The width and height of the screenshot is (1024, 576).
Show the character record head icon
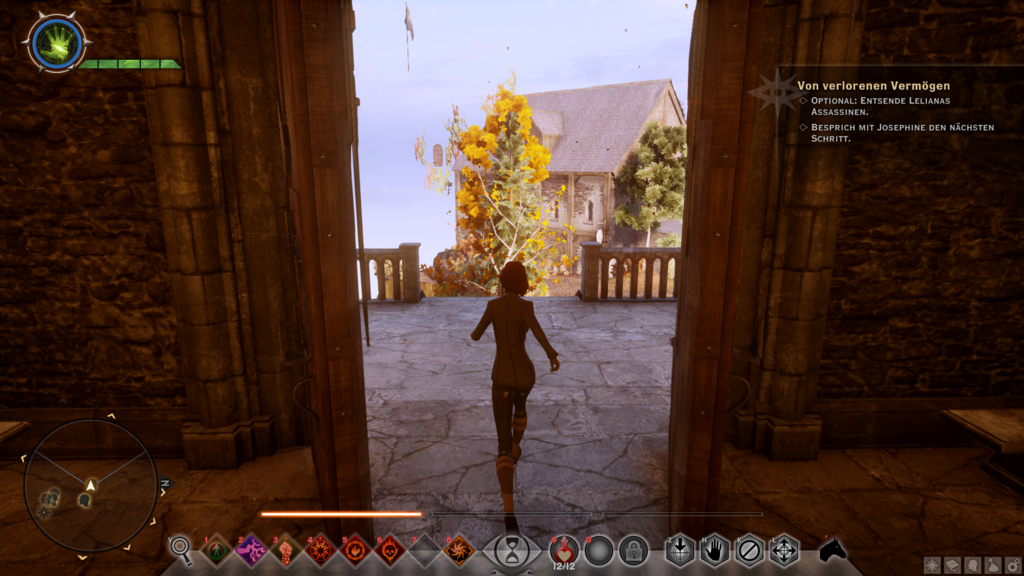[973, 566]
